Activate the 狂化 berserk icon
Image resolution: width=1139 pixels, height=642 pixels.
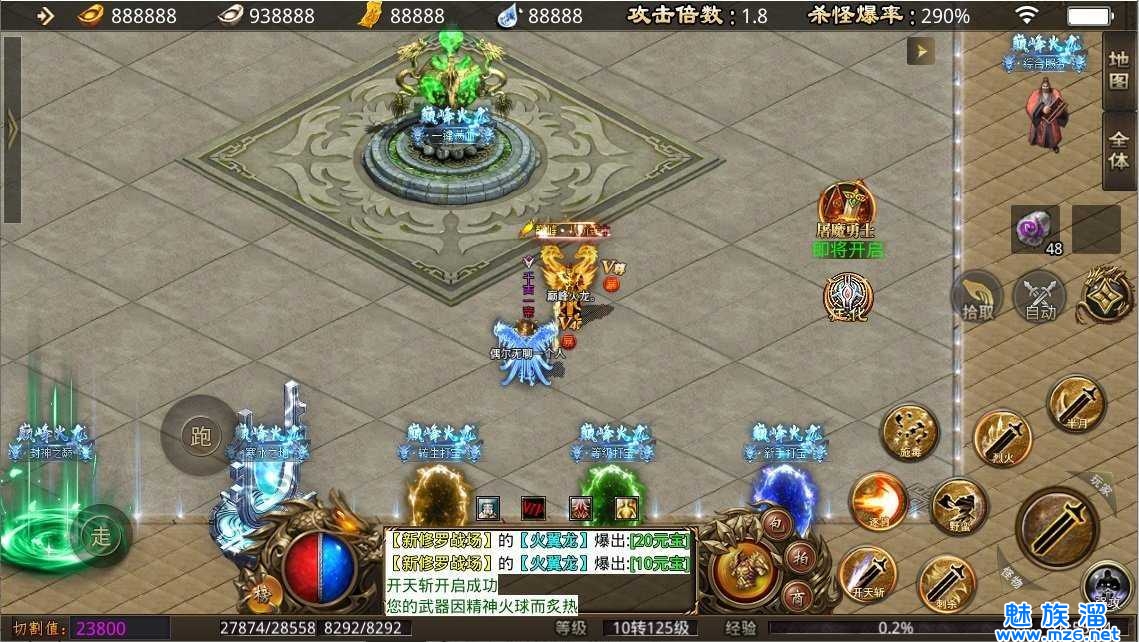pyautogui.click(x=848, y=297)
